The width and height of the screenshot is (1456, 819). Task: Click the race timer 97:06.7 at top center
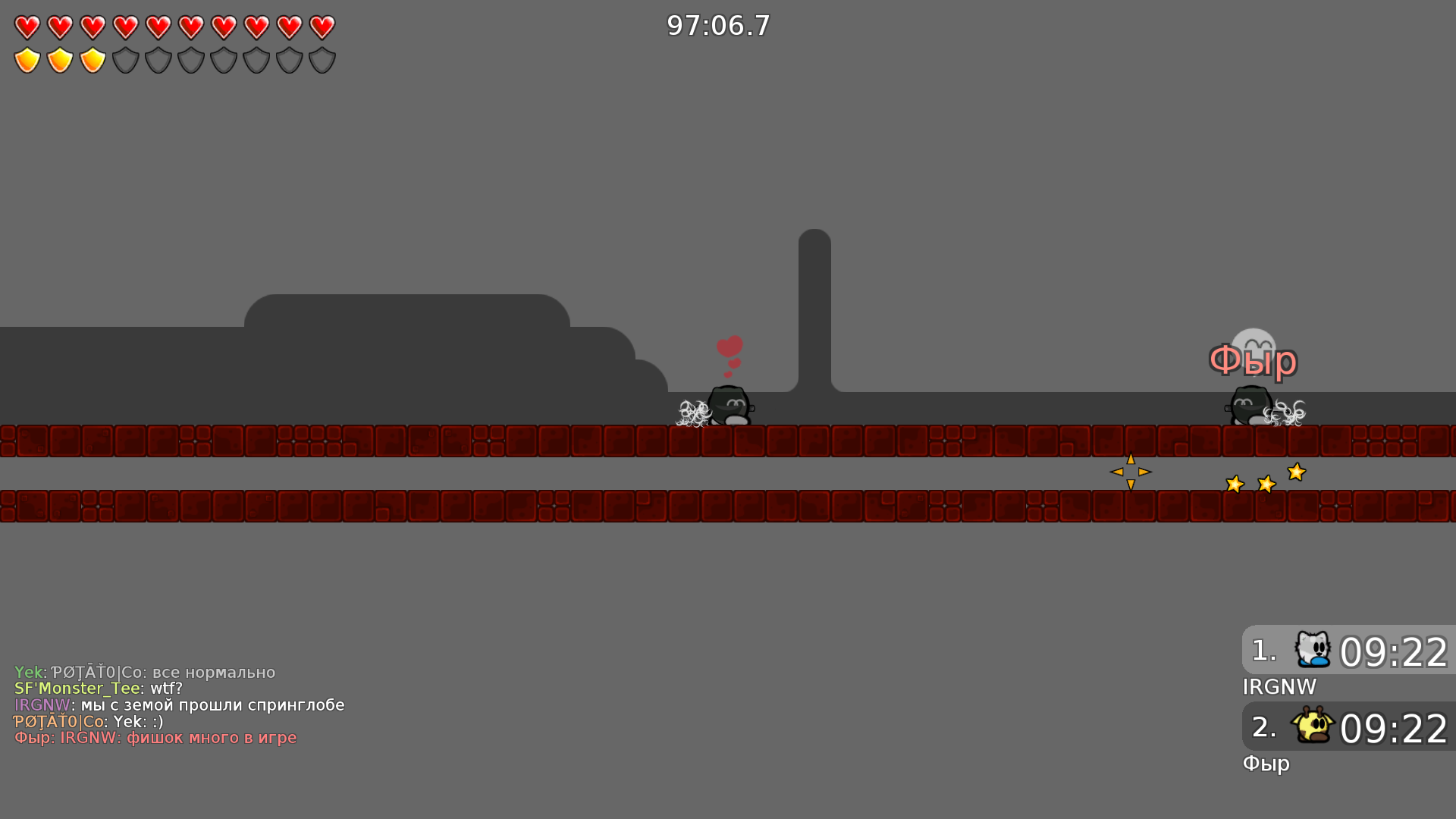coord(717,25)
